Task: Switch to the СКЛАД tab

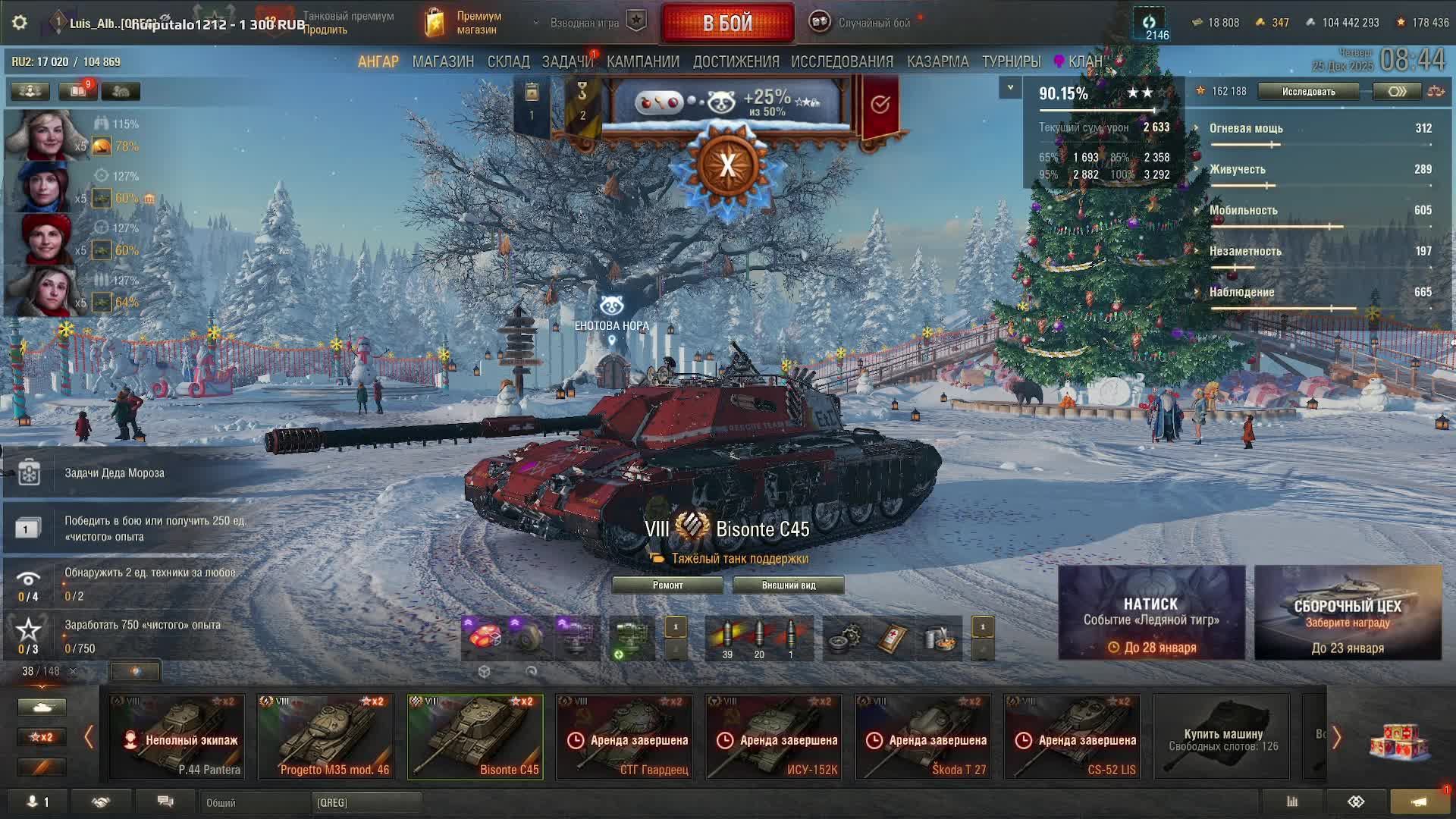Action: tap(508, 61)
